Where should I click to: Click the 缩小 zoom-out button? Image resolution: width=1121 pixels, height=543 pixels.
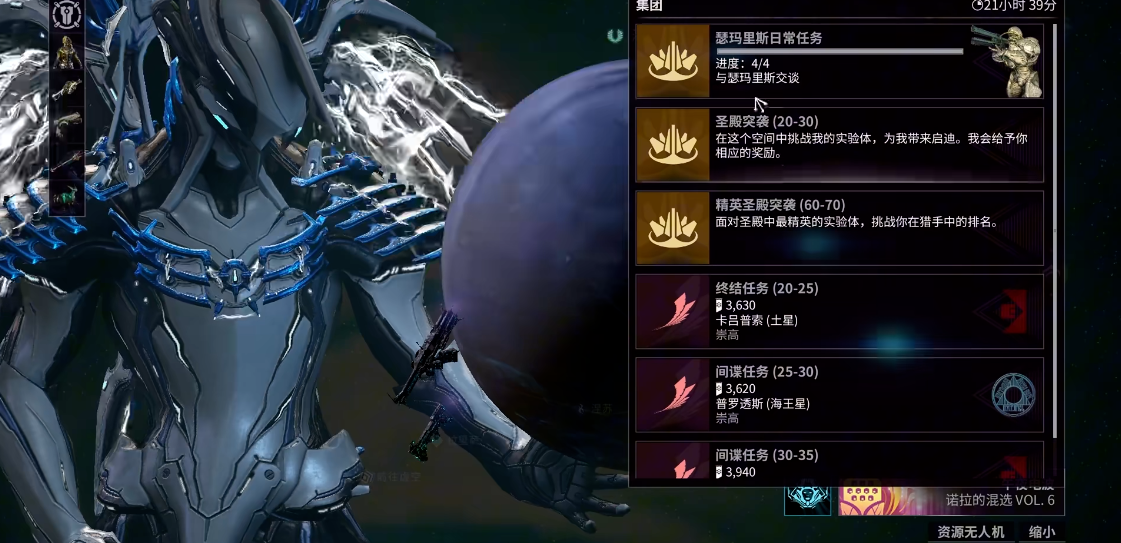coord(1041,532)
